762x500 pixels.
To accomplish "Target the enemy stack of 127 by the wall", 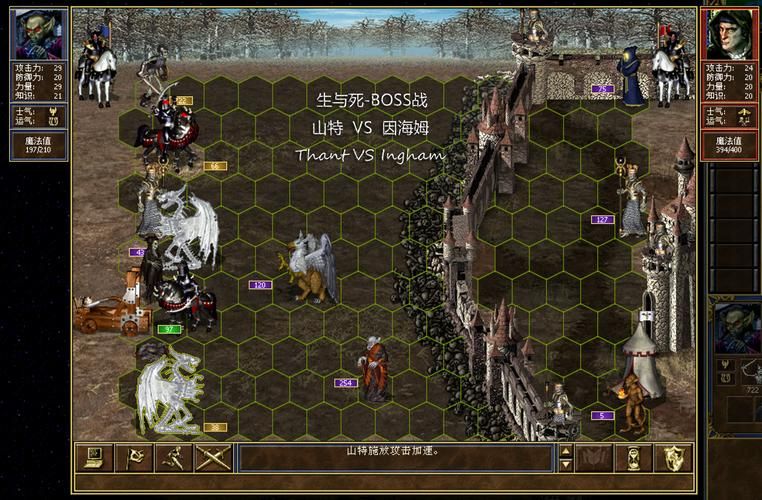I will click(630, 200).
